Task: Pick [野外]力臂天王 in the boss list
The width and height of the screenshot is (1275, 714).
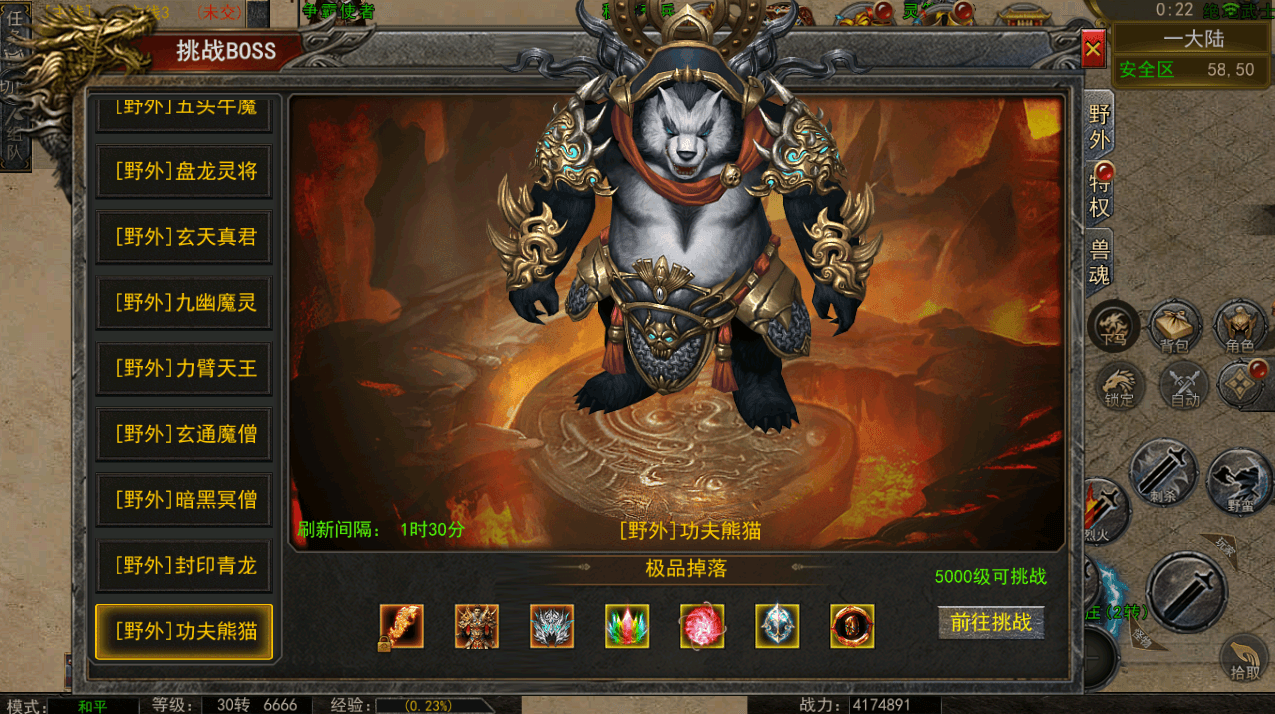Action: pos(185,368)
